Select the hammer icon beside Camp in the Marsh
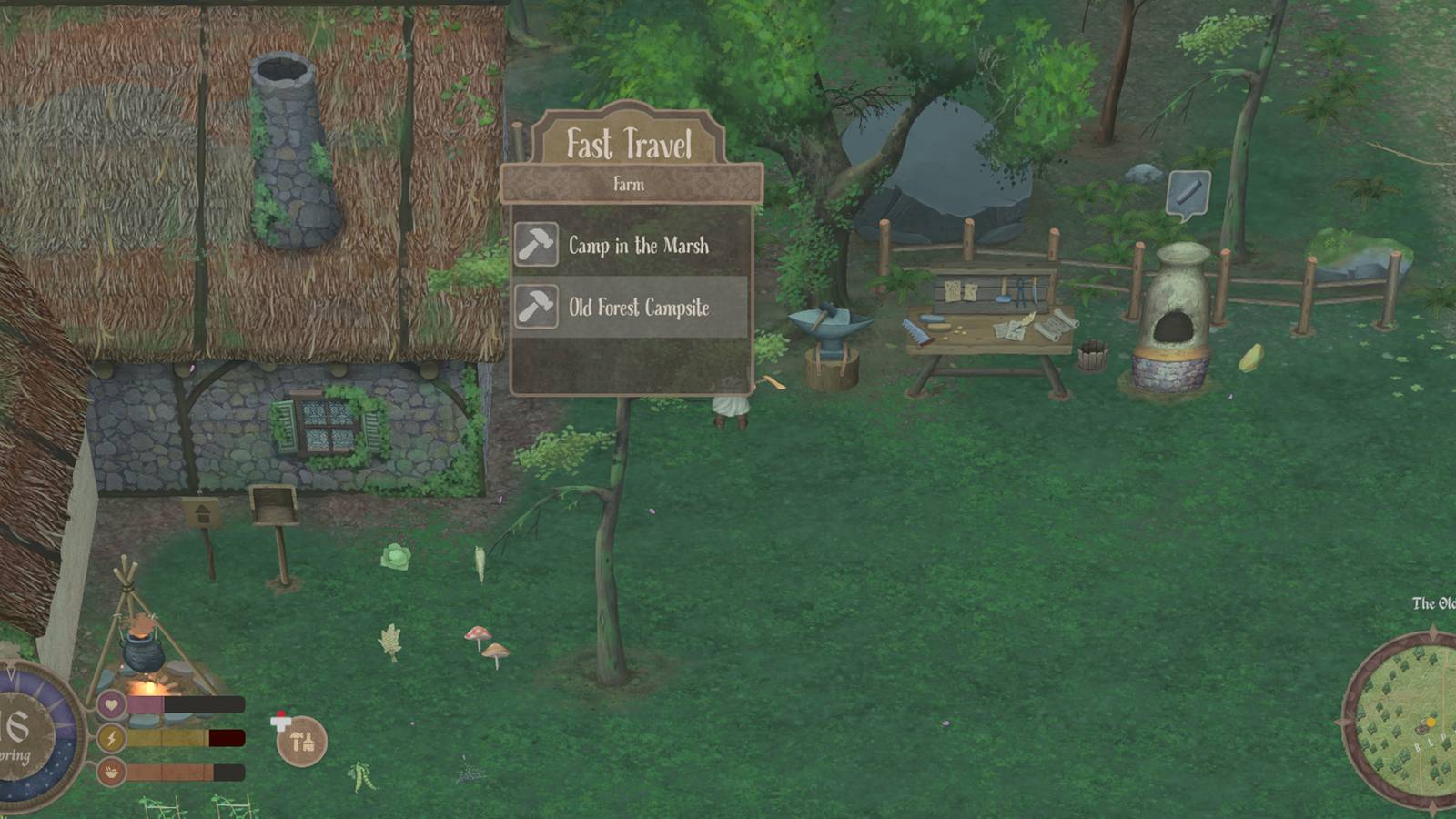Image resolution: width=1456 pixels, height=819 pixels. 538,245
